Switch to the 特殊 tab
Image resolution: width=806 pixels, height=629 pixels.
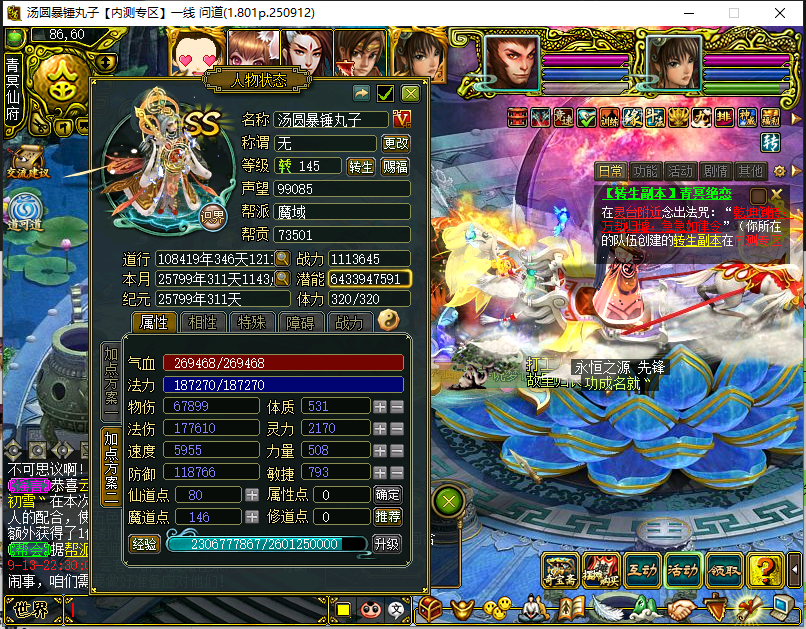(251, 322)
